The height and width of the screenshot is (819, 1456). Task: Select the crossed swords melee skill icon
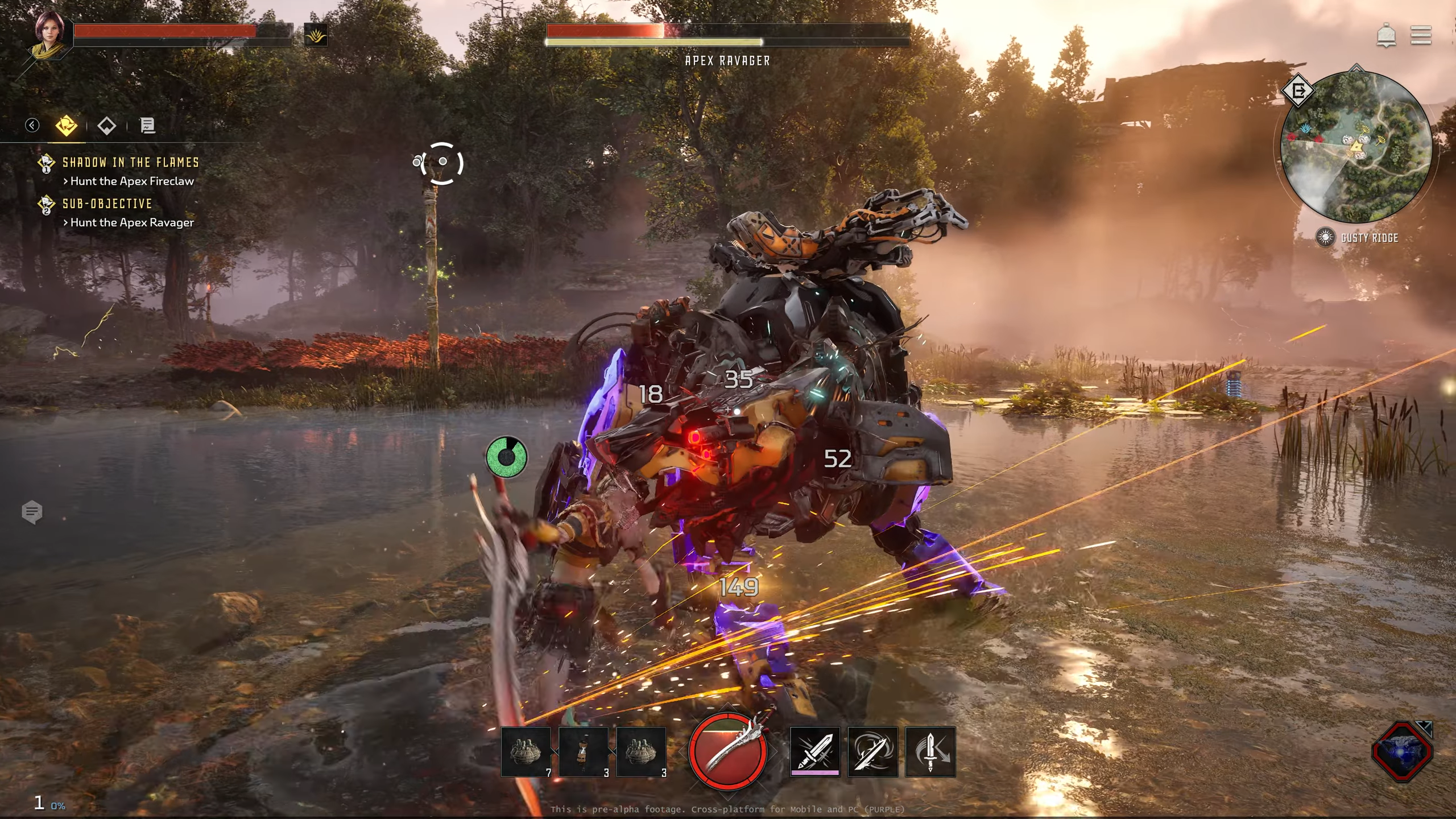point(814,751)
